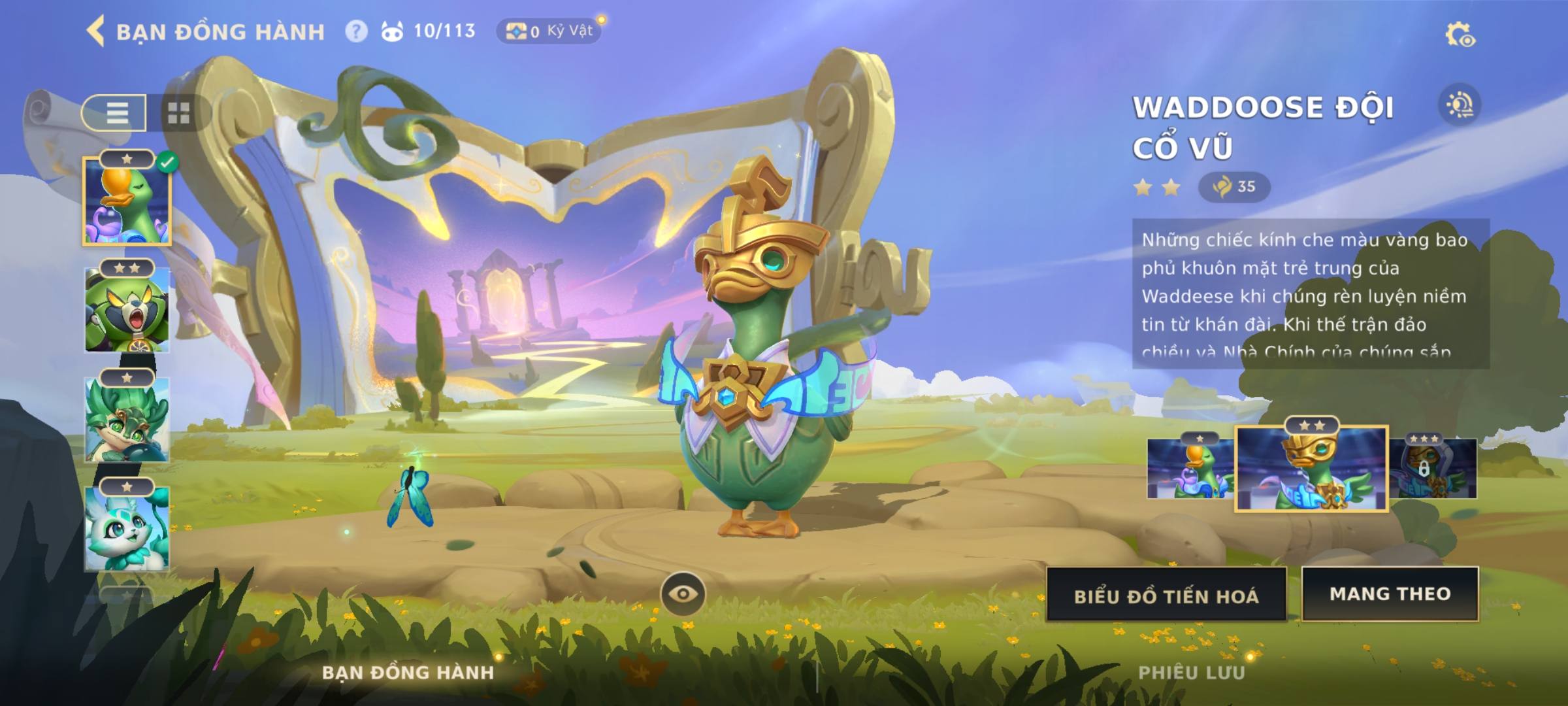Image resolution: width=1568 pixels, height=706 pixels.
Task: Open the gear settings icon
Action: 1460,35
